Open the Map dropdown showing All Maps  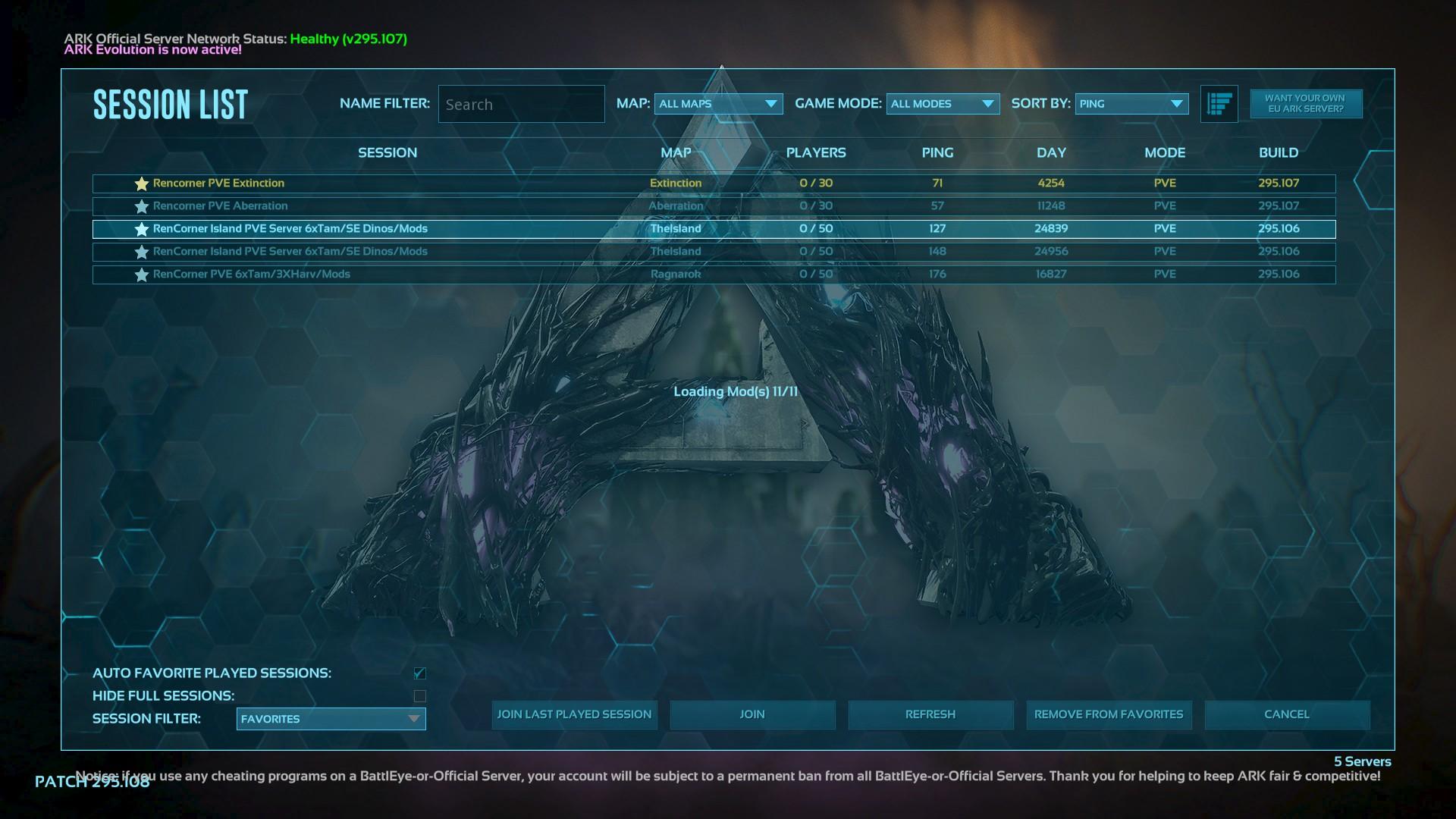pyautogui.click(x=718, y=104)
